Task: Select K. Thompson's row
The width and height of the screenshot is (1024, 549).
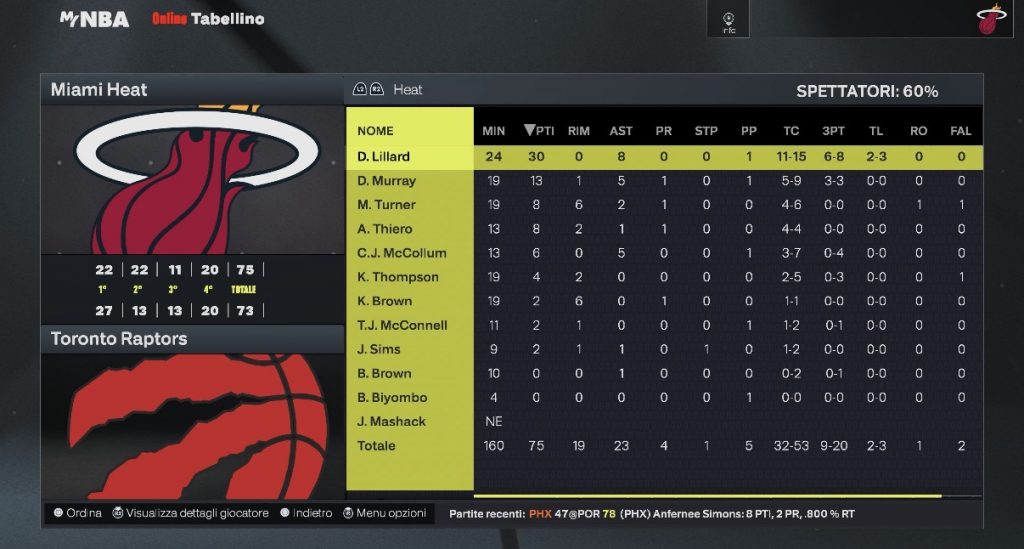Action: (397, 277)
